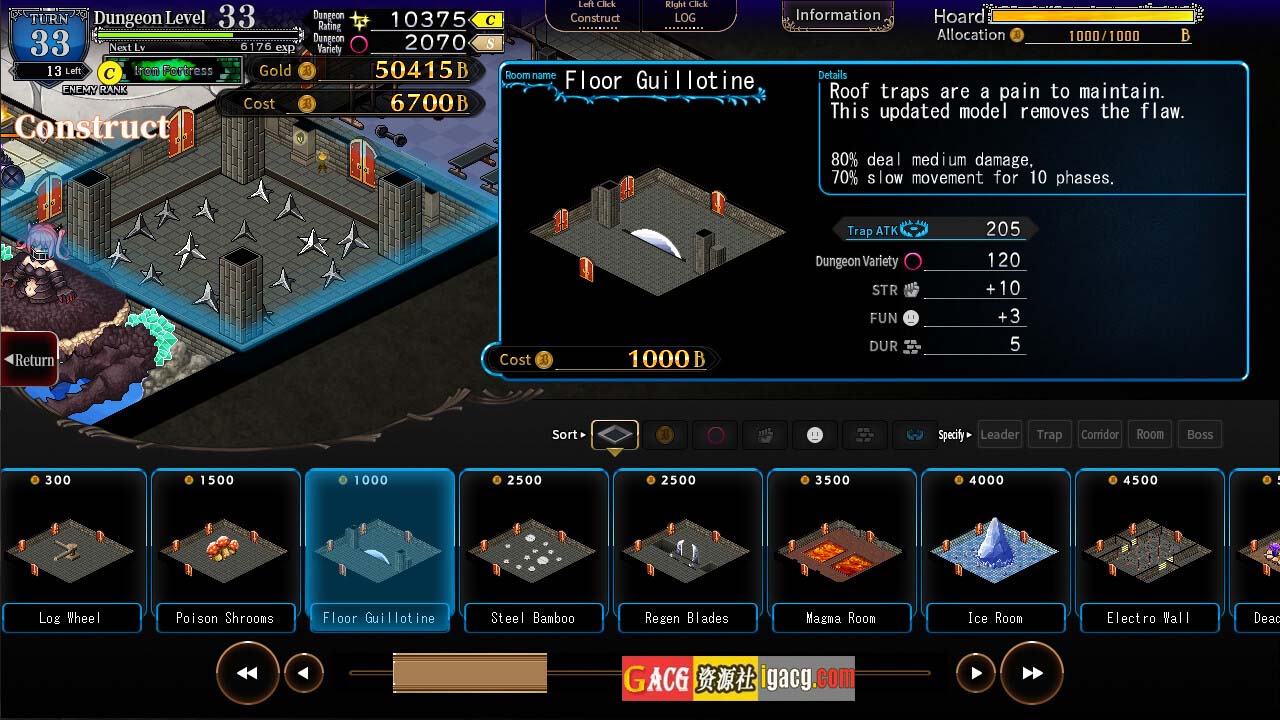Screen dimensions: 1280x720
Task: Sort rooms by the fist STR icon
Action: [765, 435]
